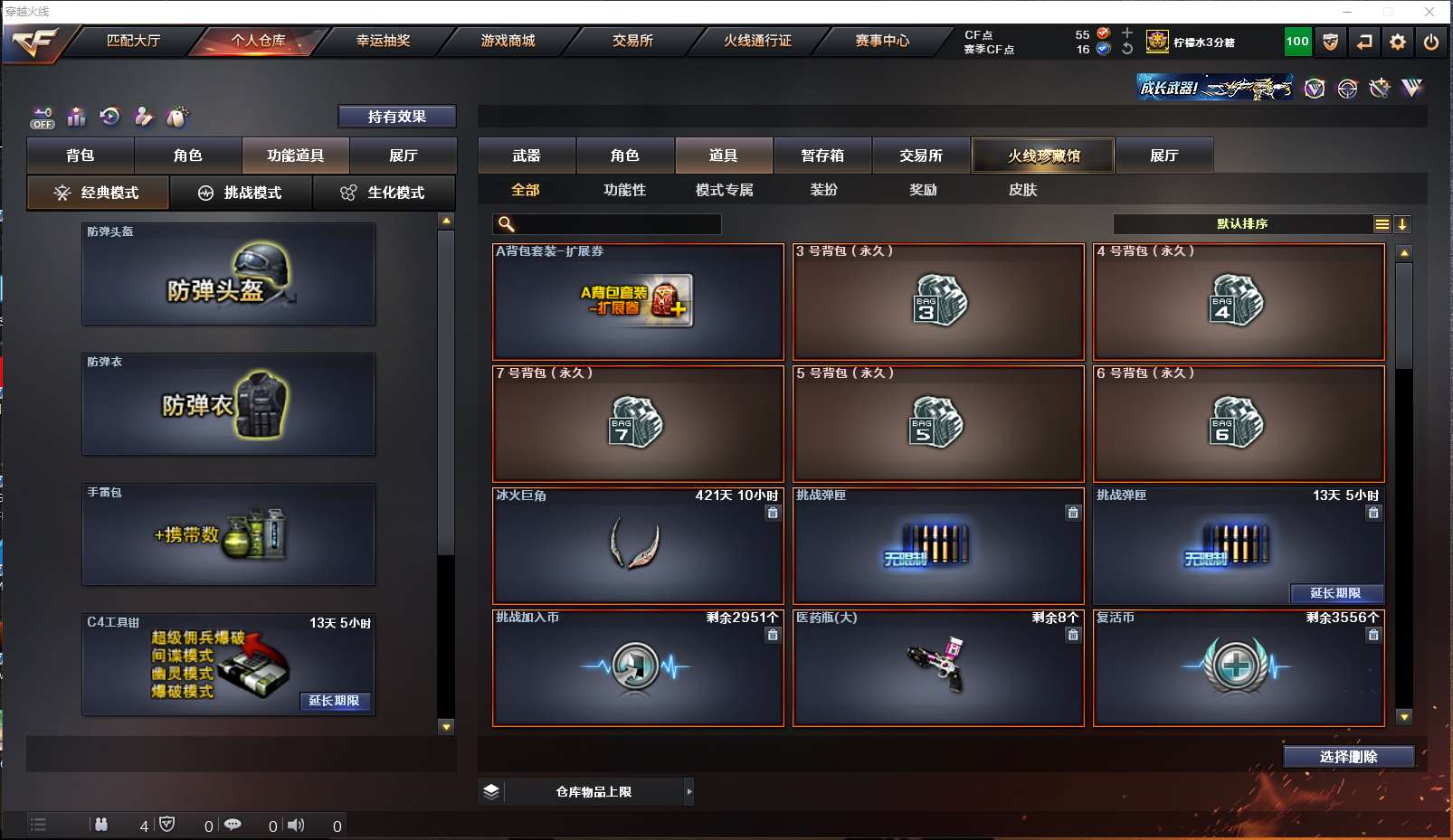The width and height of the screenshot is (1453, 840).
Task: Switch to 生化模式 loadout
Action: pos(384,193)
